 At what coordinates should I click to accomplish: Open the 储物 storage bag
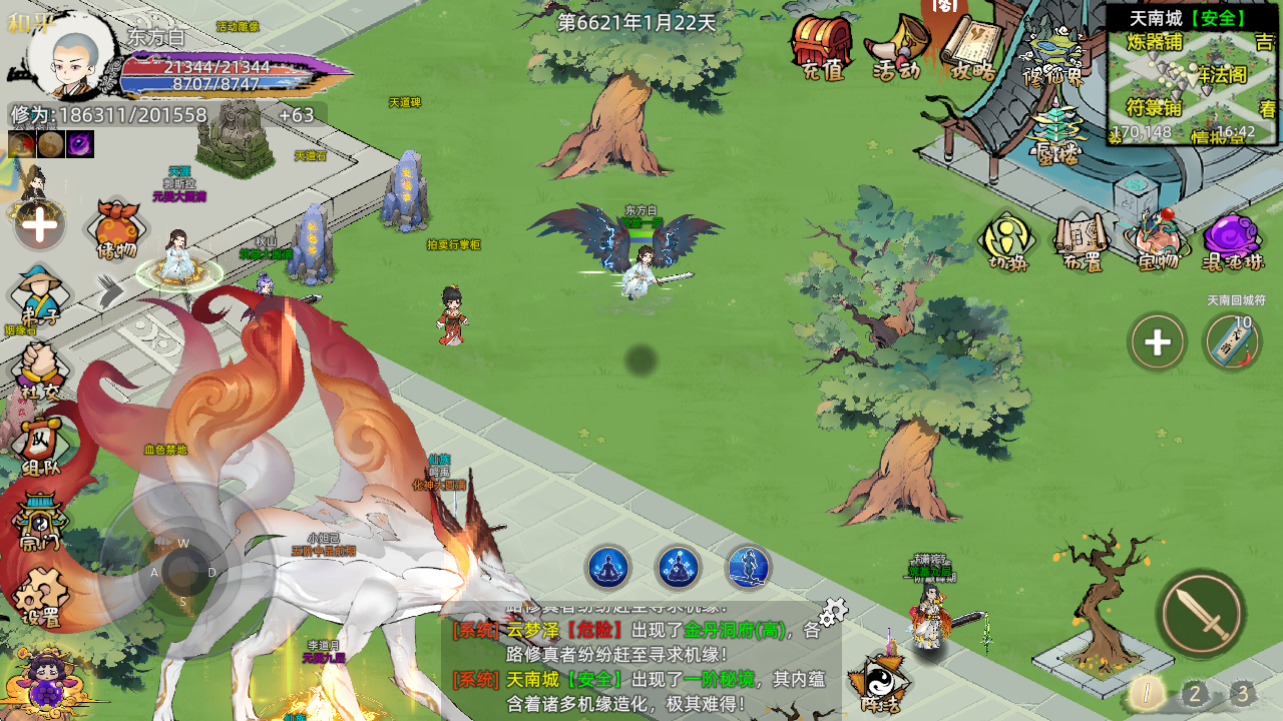[x=117, y=230]
